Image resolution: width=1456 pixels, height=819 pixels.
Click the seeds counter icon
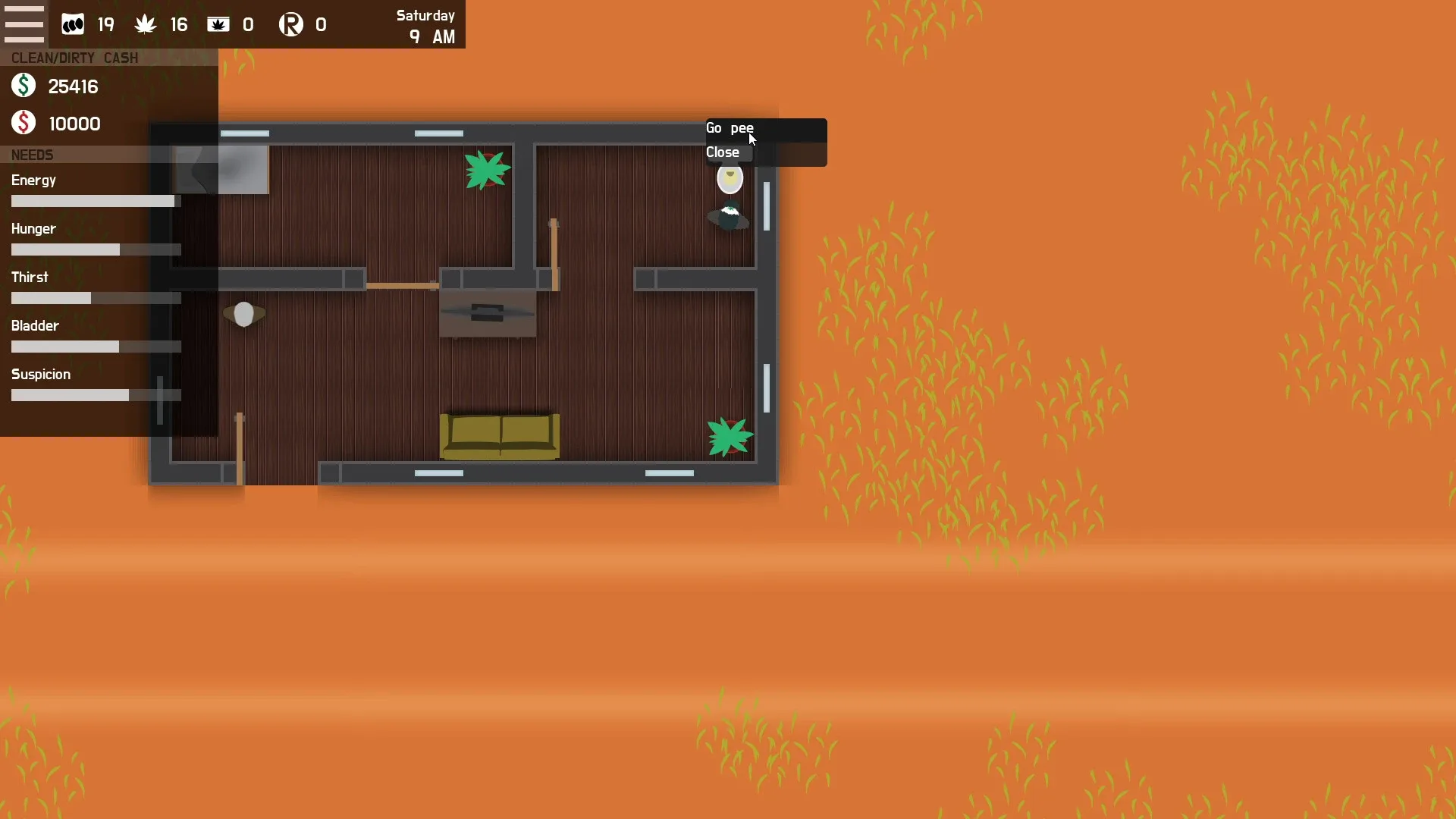[x=72, y=24]
